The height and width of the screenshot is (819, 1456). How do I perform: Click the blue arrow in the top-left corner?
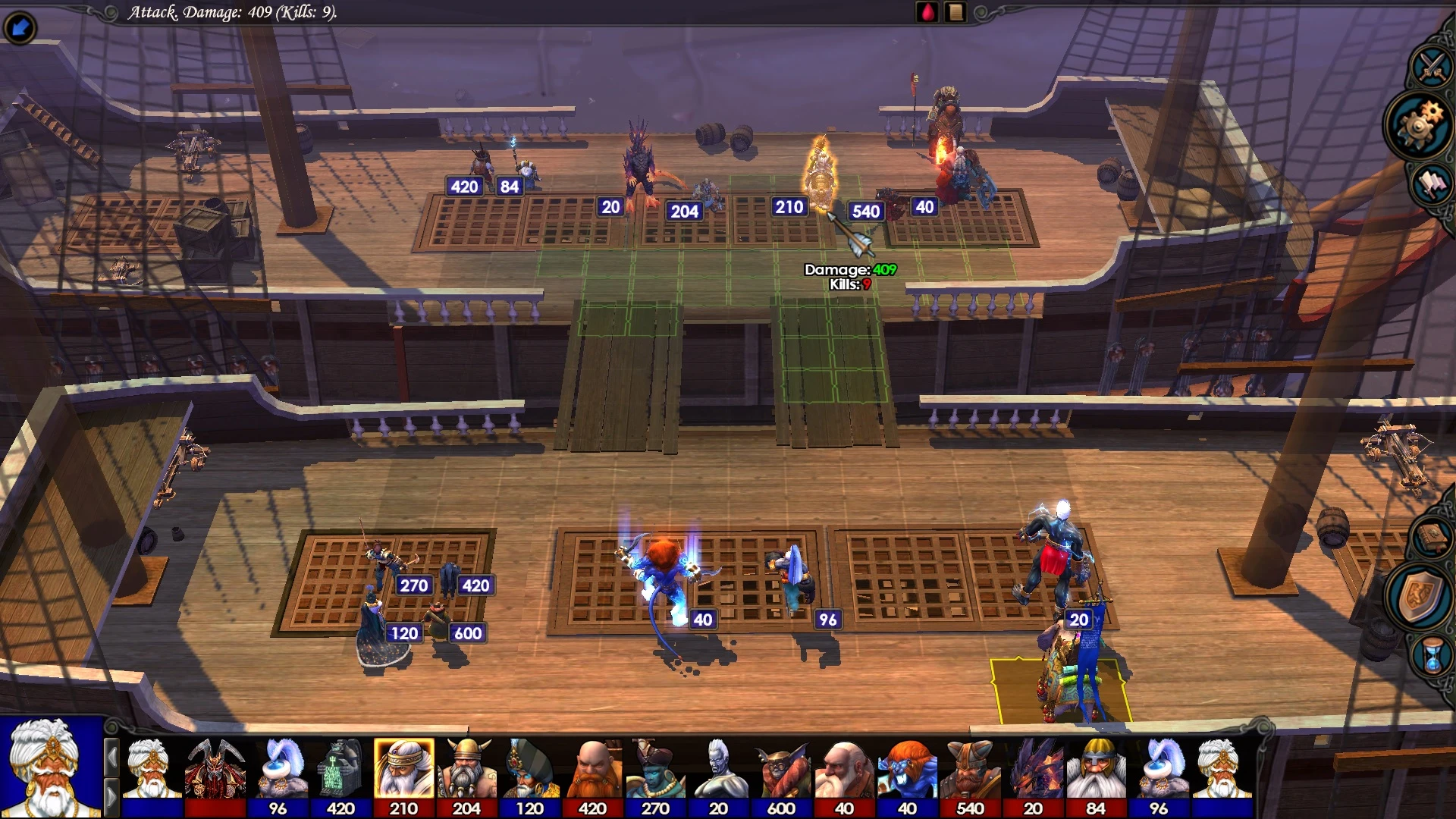pos(20,25)
